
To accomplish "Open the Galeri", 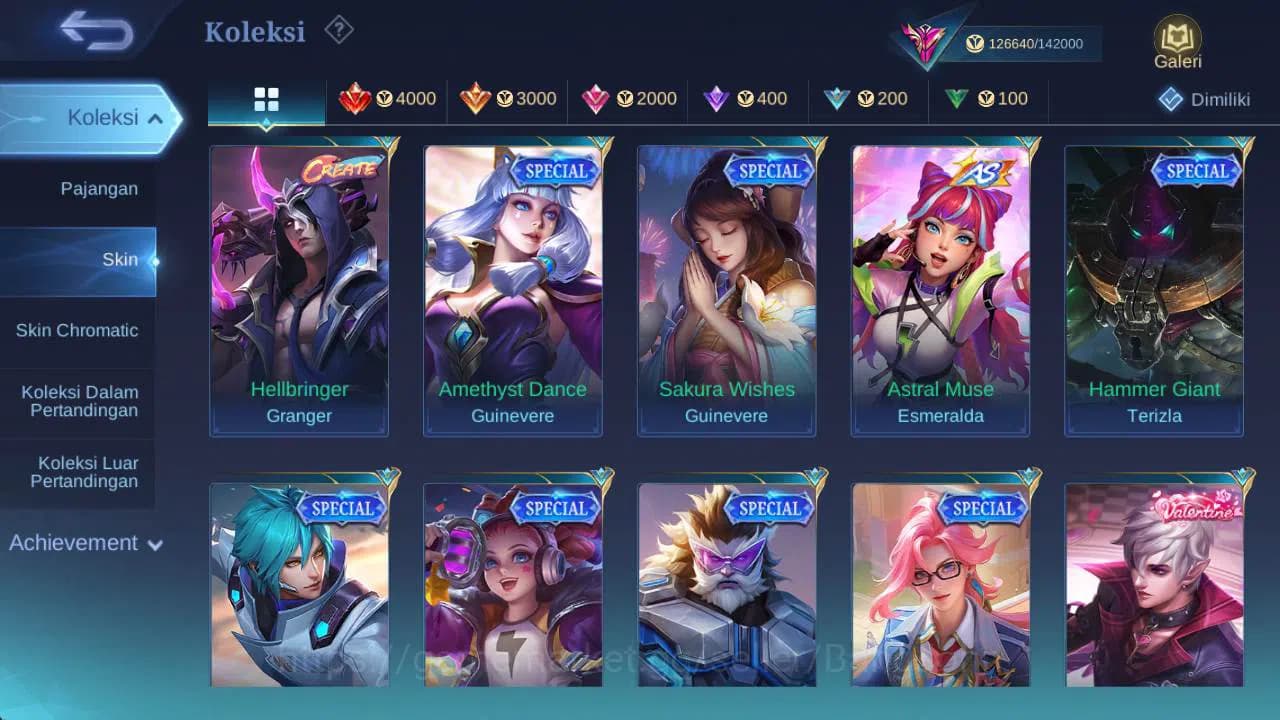I will click(1176, 40).
